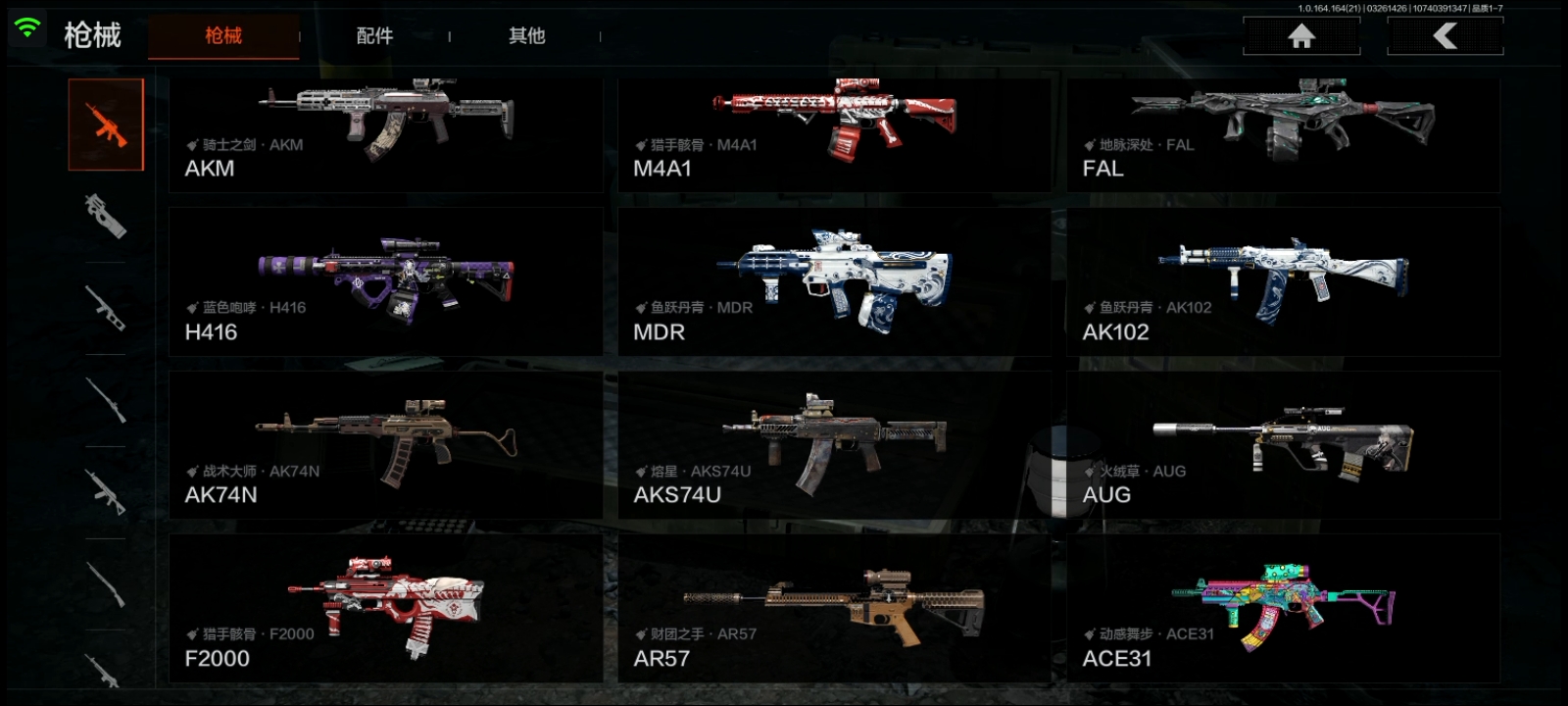Viewport: 1568px width, 706px height.
Task: Click the back arrow button
Action: pos(1445,36)
